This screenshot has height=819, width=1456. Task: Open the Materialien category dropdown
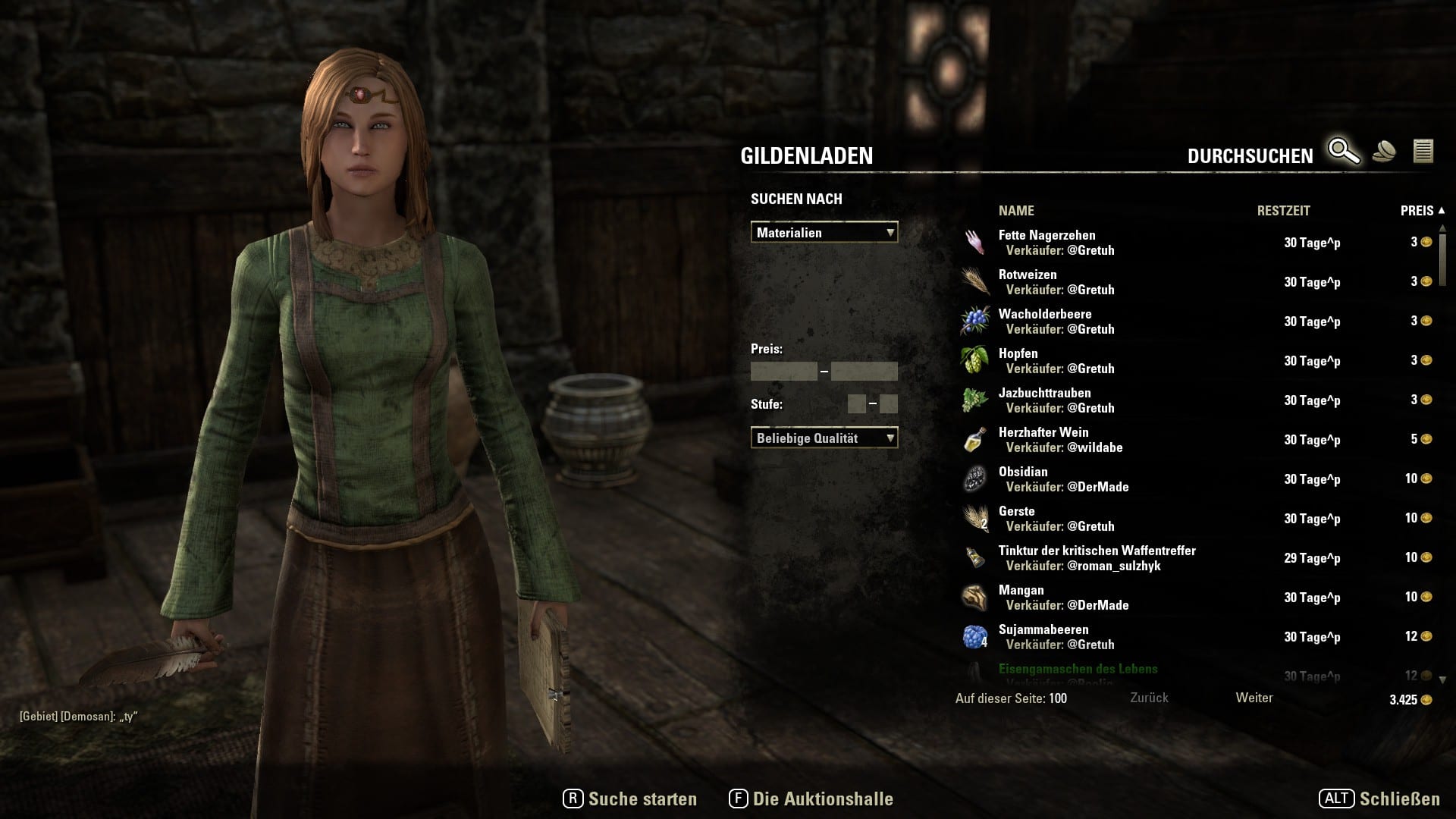tap(824, 232)
